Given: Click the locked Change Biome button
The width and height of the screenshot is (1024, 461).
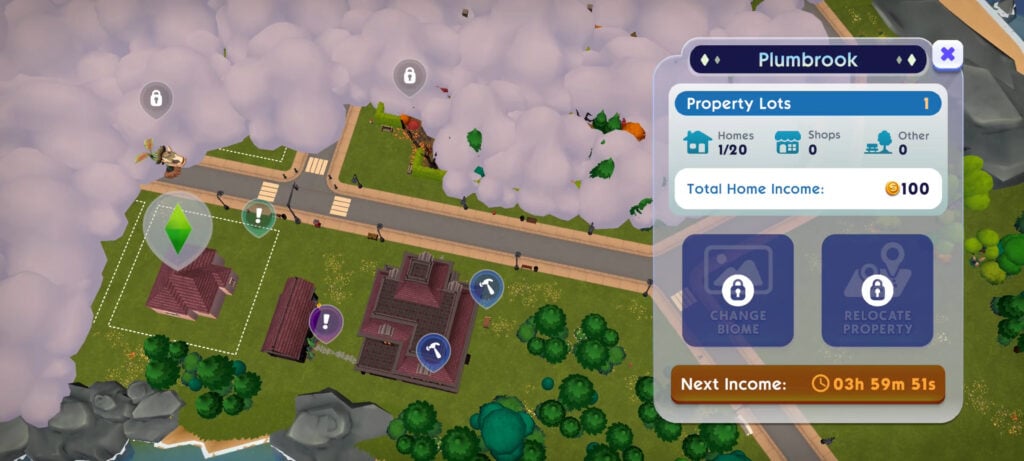Looking at the screenshot, I should click(738, 291).
